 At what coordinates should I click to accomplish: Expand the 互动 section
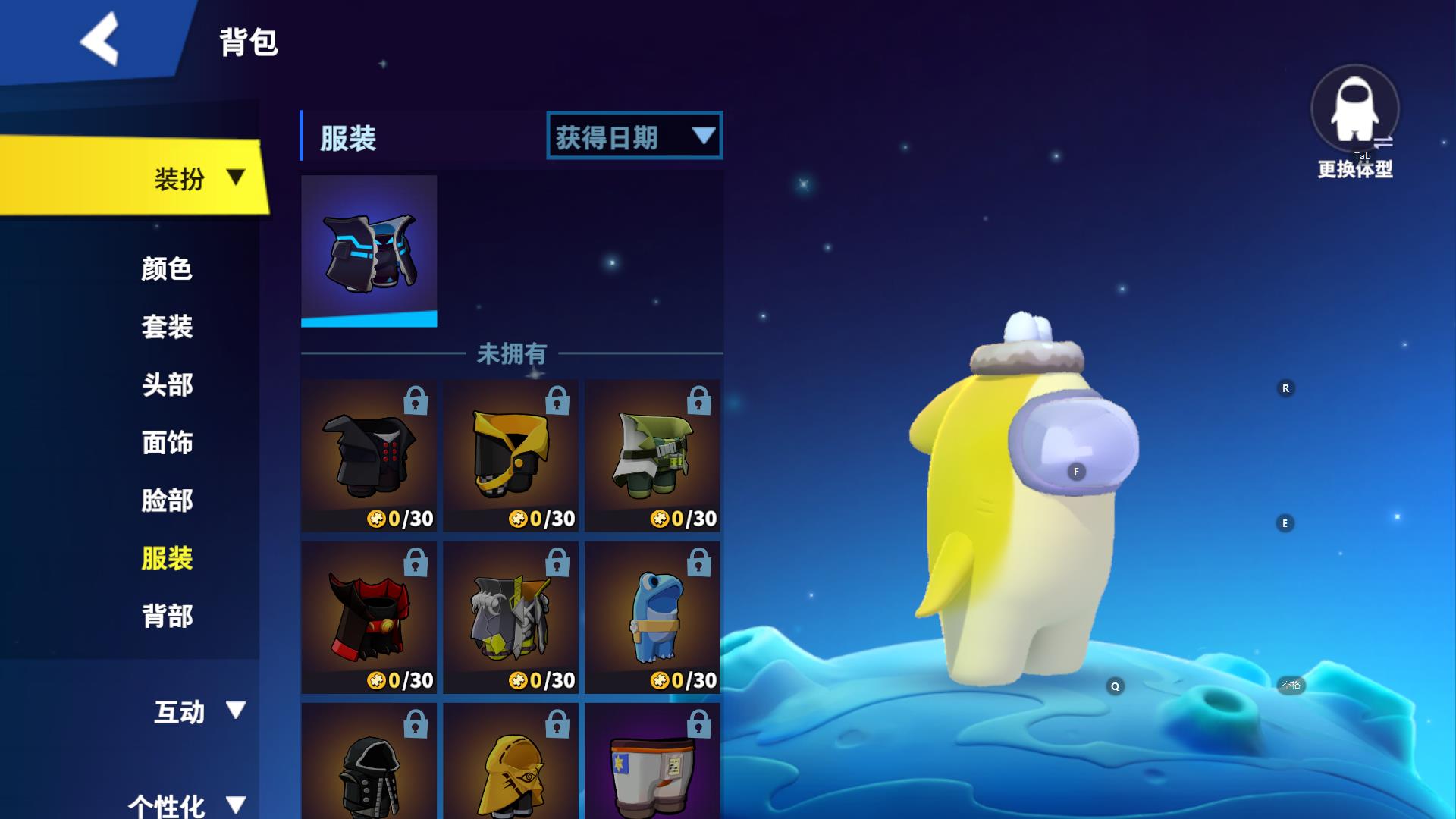point(199,711)
